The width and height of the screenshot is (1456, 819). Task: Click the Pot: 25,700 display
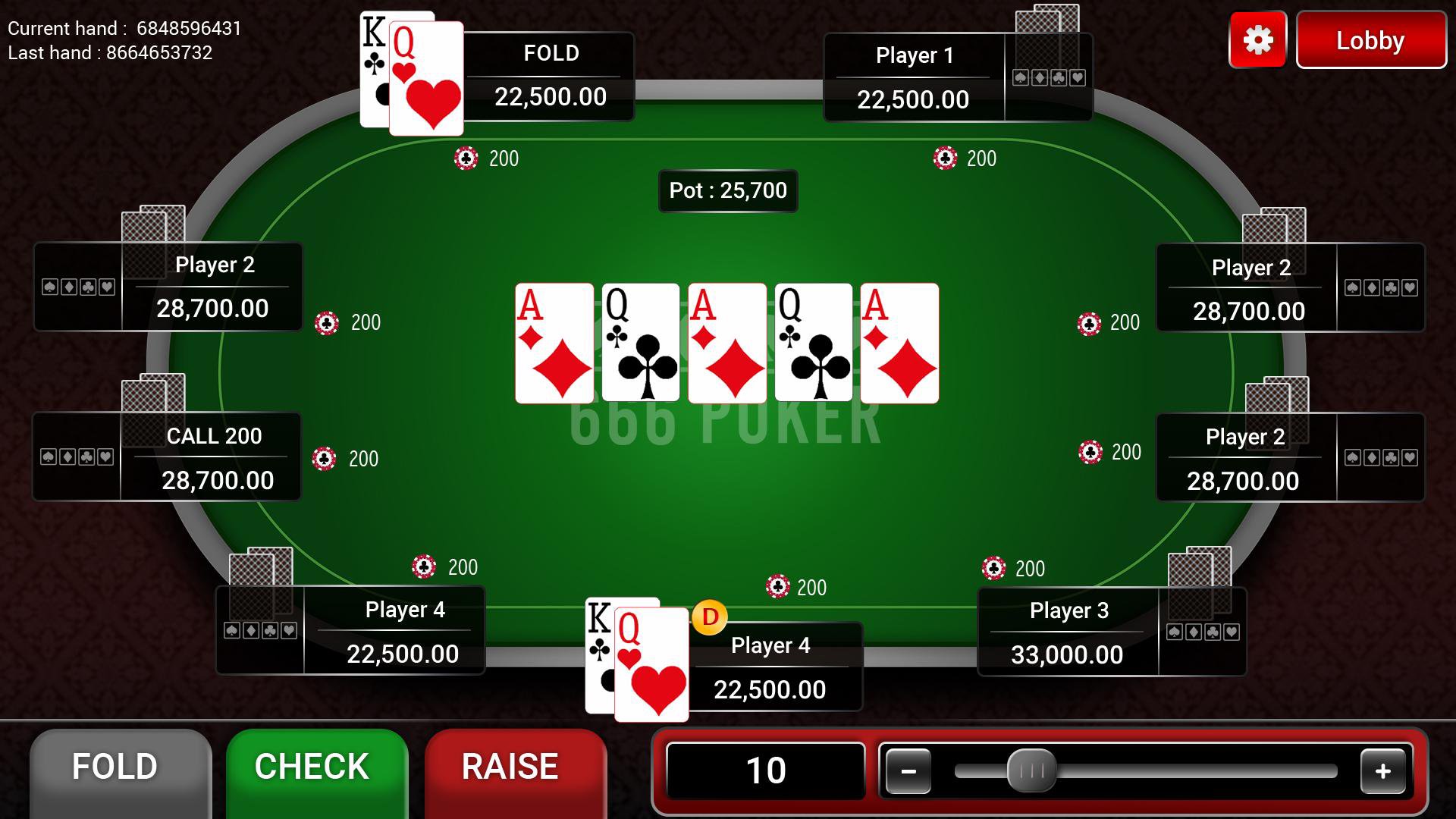pos(727,191)
